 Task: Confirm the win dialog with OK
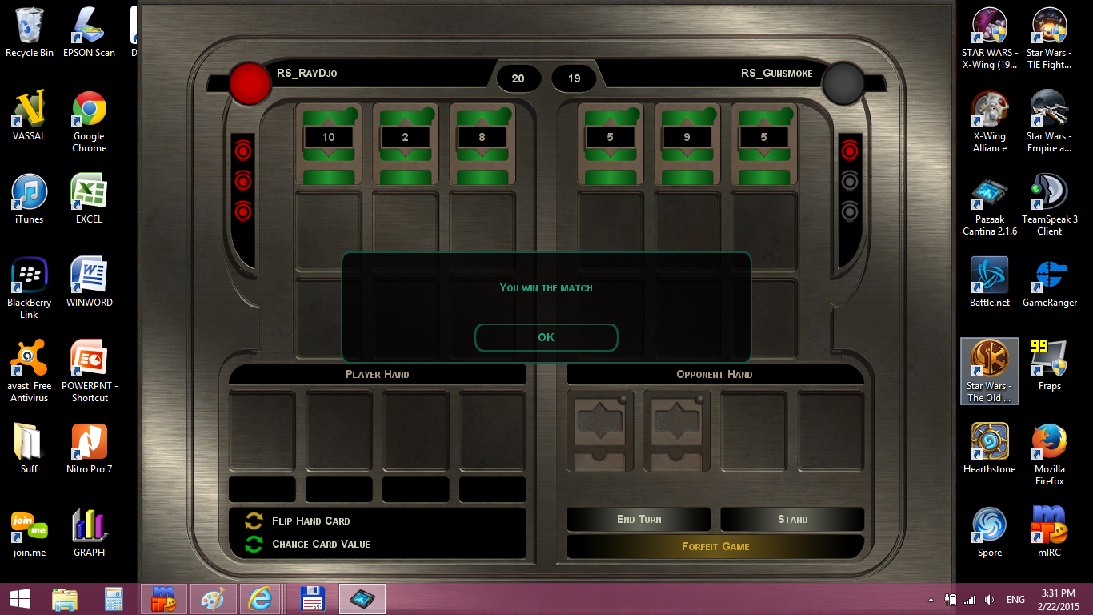(546, 337)
